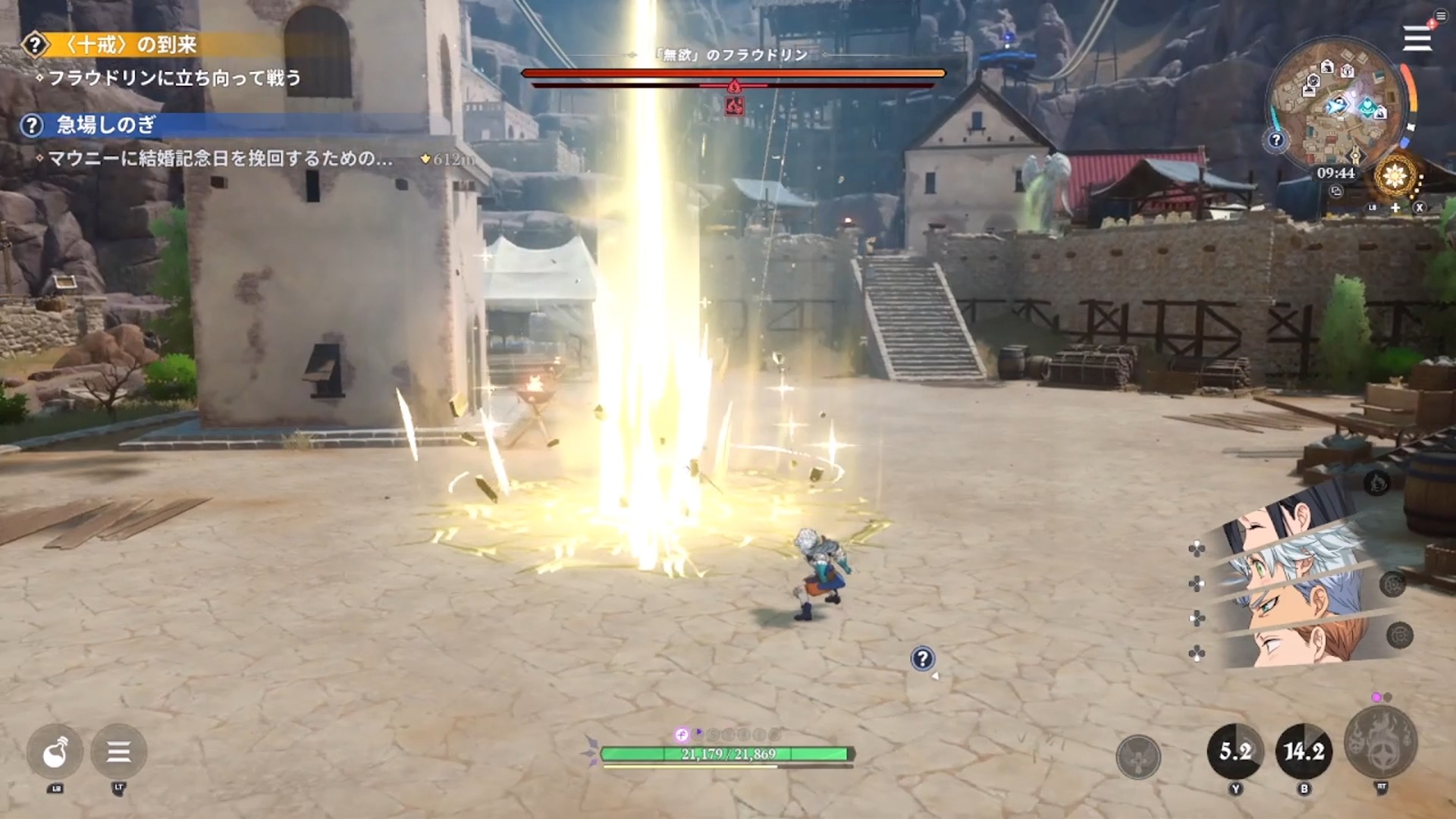
Task: Open the three-bar quick menu beside the potion
Action: pos(118,752)
